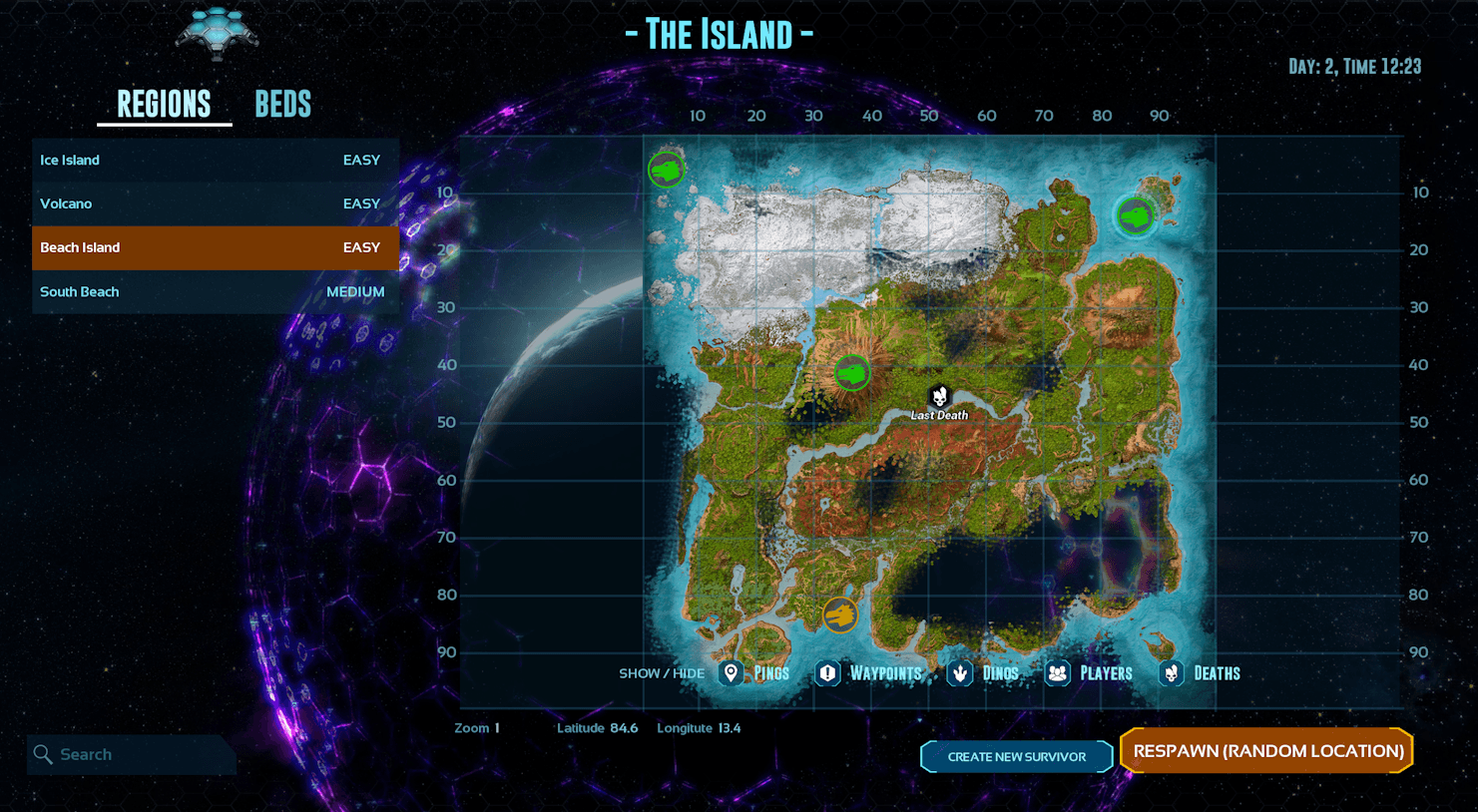Select the green spawn icon near Ice Island
This screenshot has width=1478, height=812.
coord(666,169)
